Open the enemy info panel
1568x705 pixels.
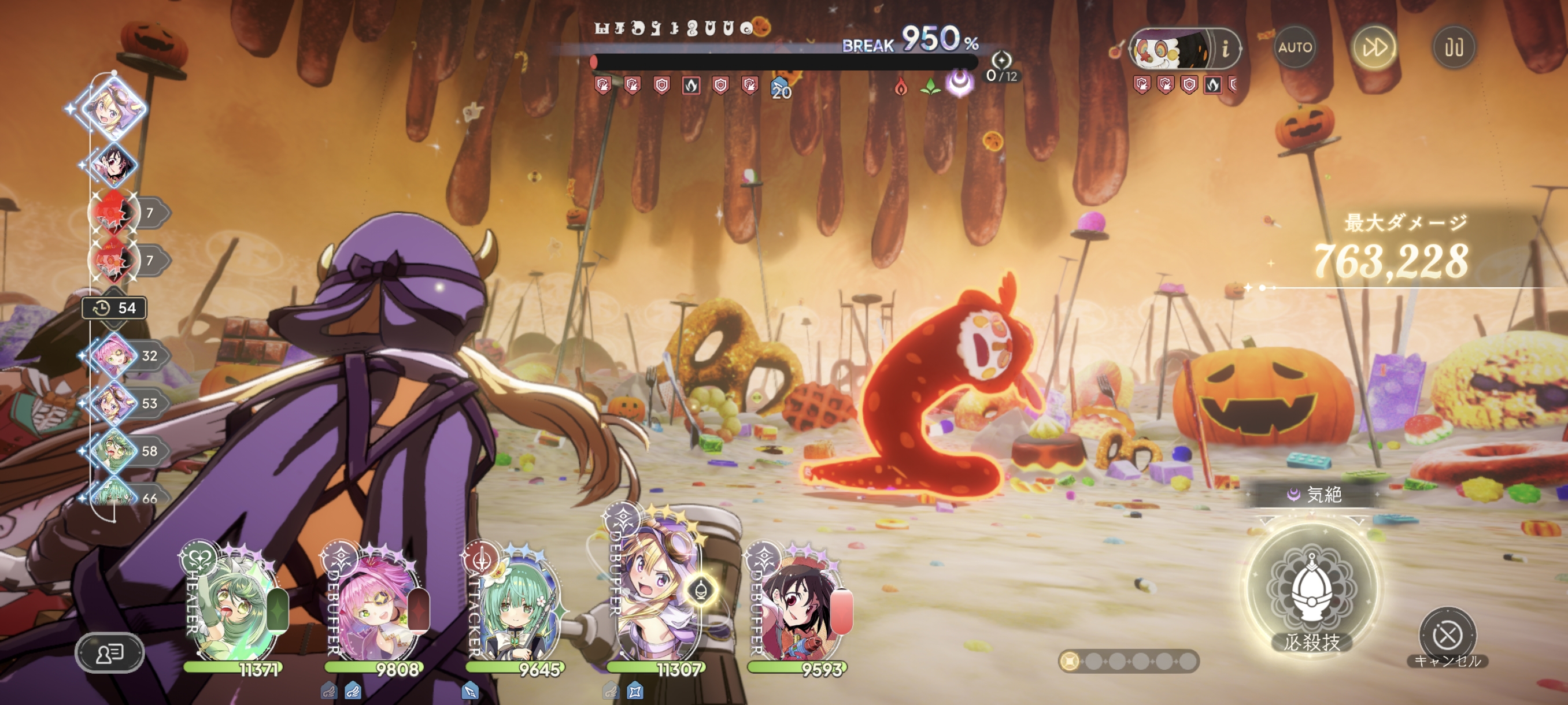point(1225,47)
